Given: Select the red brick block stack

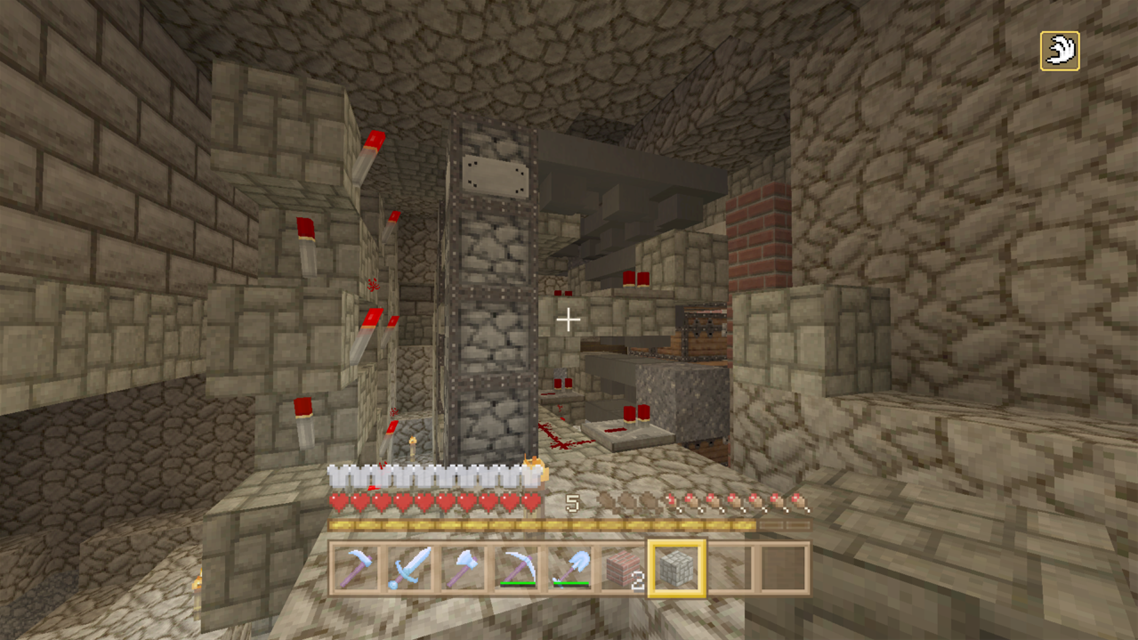Looking at the screenshot, I should pos(624,568).
